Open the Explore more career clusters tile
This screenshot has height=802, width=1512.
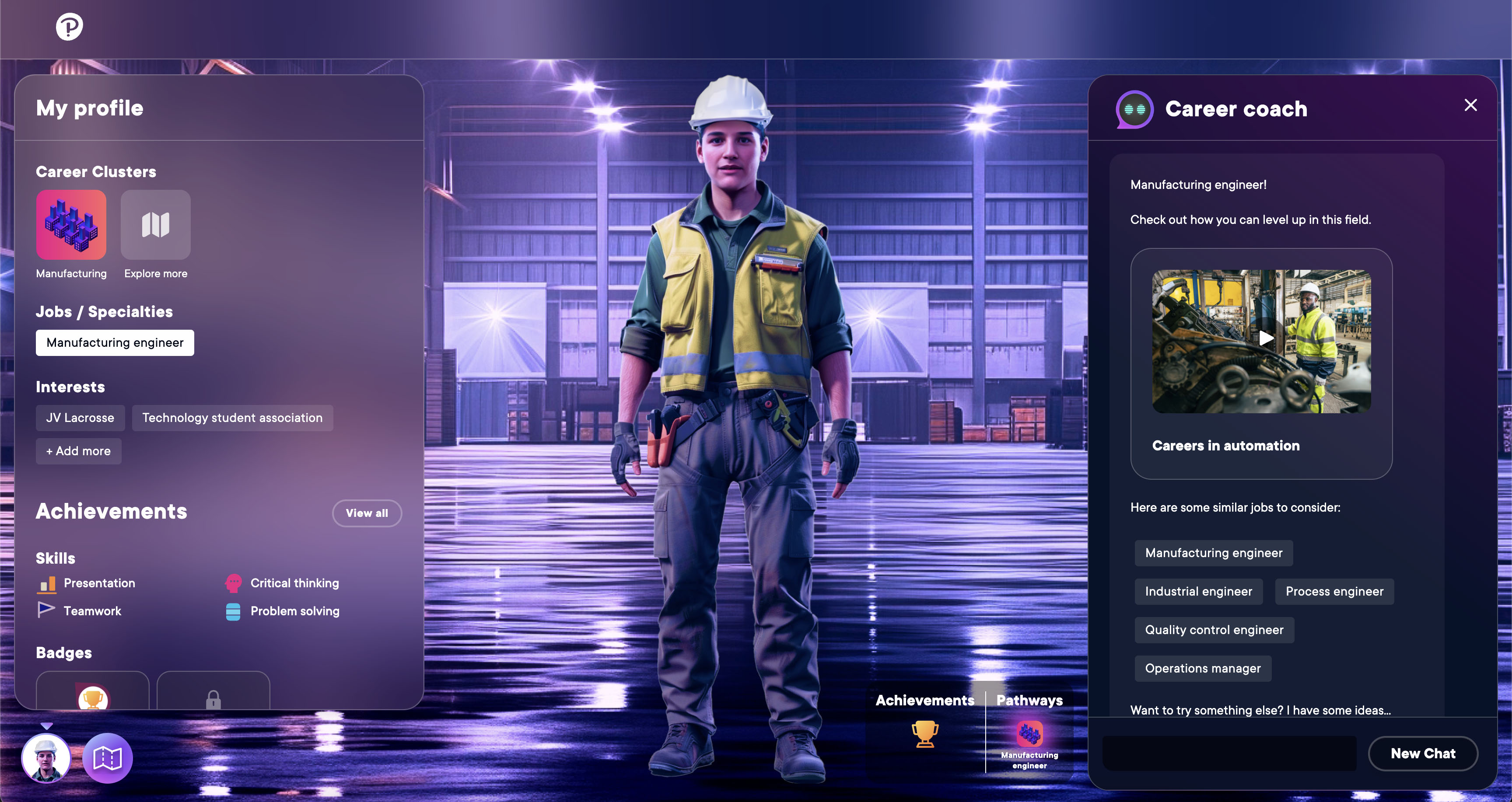point(156,225)
